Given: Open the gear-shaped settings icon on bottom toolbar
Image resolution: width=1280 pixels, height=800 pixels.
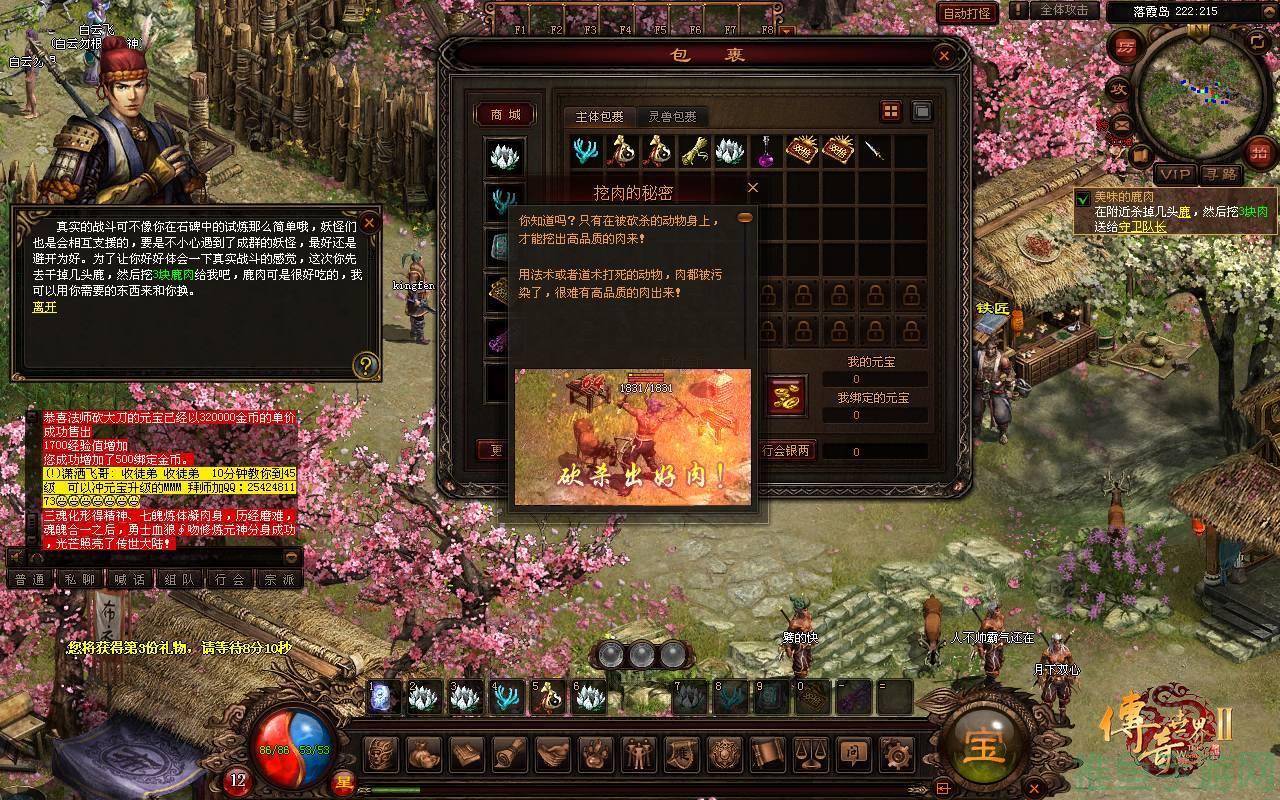Looking at the screenshot, I should (x=899, y=757).
